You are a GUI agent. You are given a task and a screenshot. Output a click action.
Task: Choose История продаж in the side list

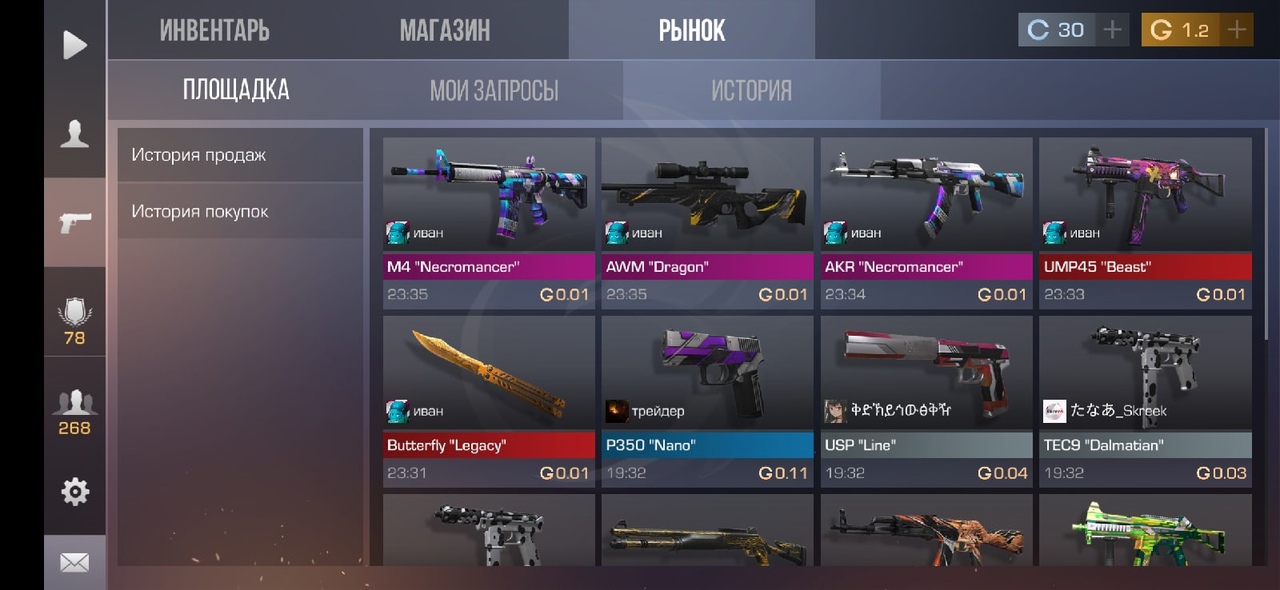click(x=240, y=155)
